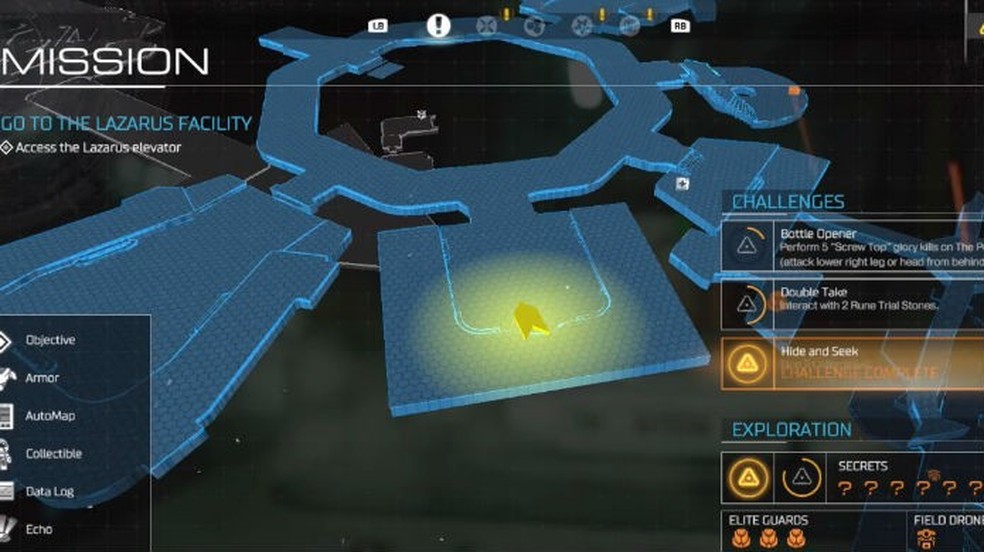This screenshot has width=984, height=552.
Task: Select the Armor legend entry
Action: point(42,378)
